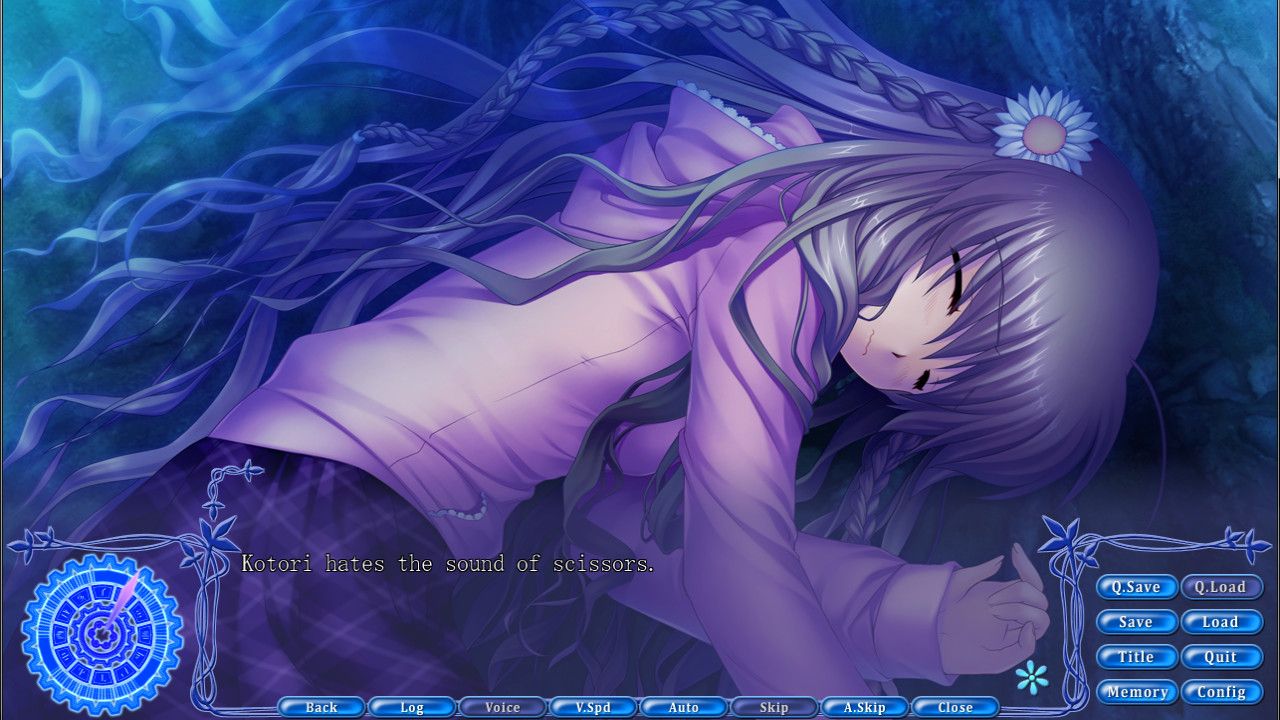
Task: Enable Auto read mode
Action: pos(684,707)
